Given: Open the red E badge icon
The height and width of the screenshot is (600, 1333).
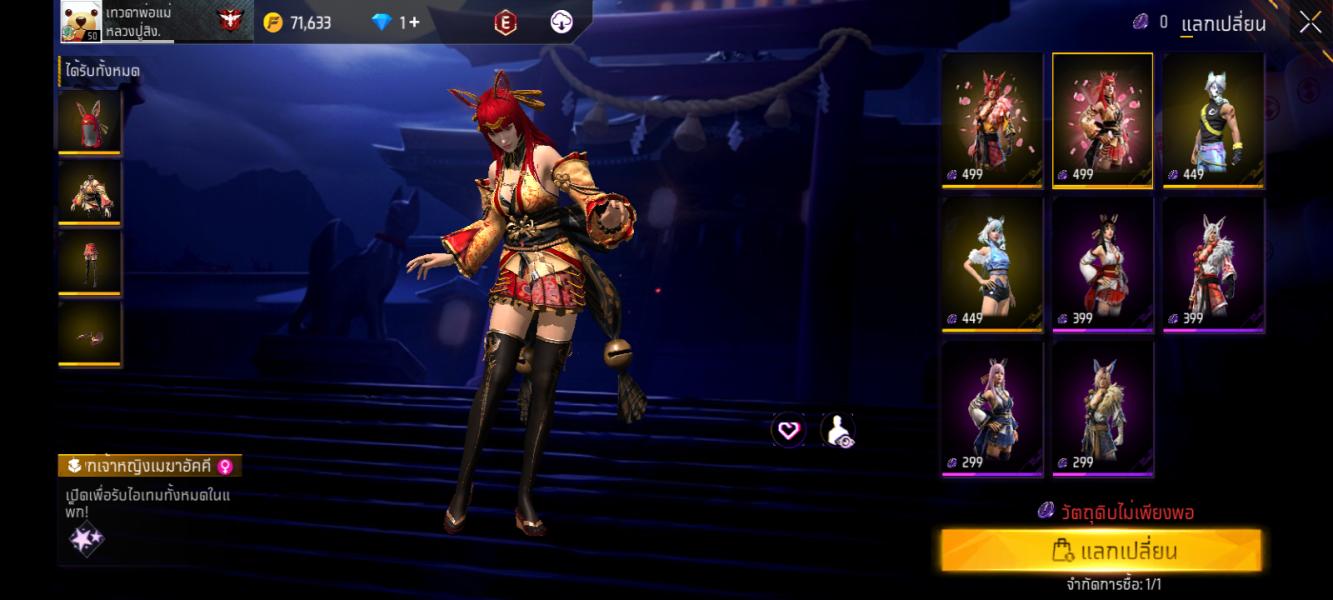Looking at the screenshot, I should (x=506, y=22).
